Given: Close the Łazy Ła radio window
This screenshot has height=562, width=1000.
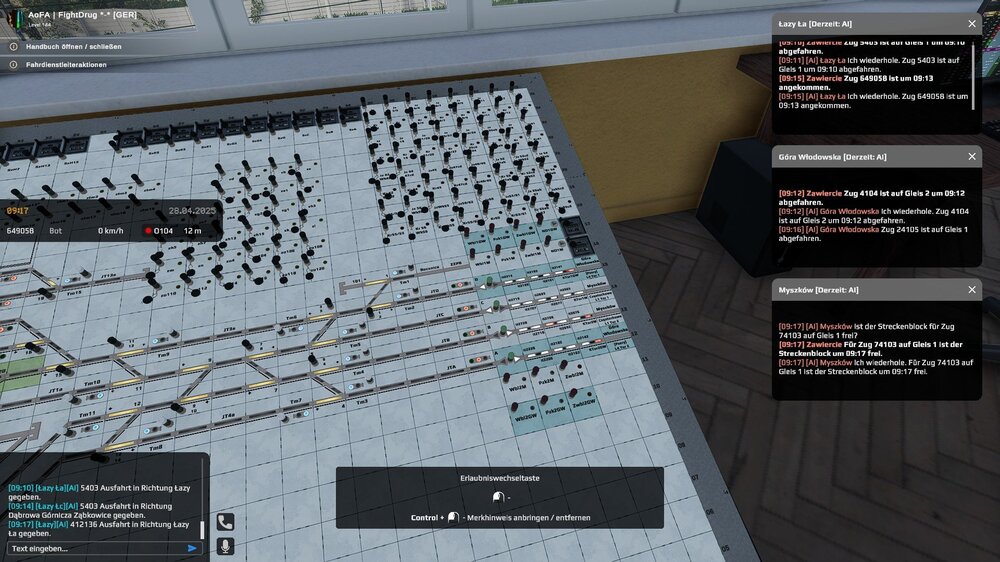Looking at the screenshot, I should [x=972, y=23].
